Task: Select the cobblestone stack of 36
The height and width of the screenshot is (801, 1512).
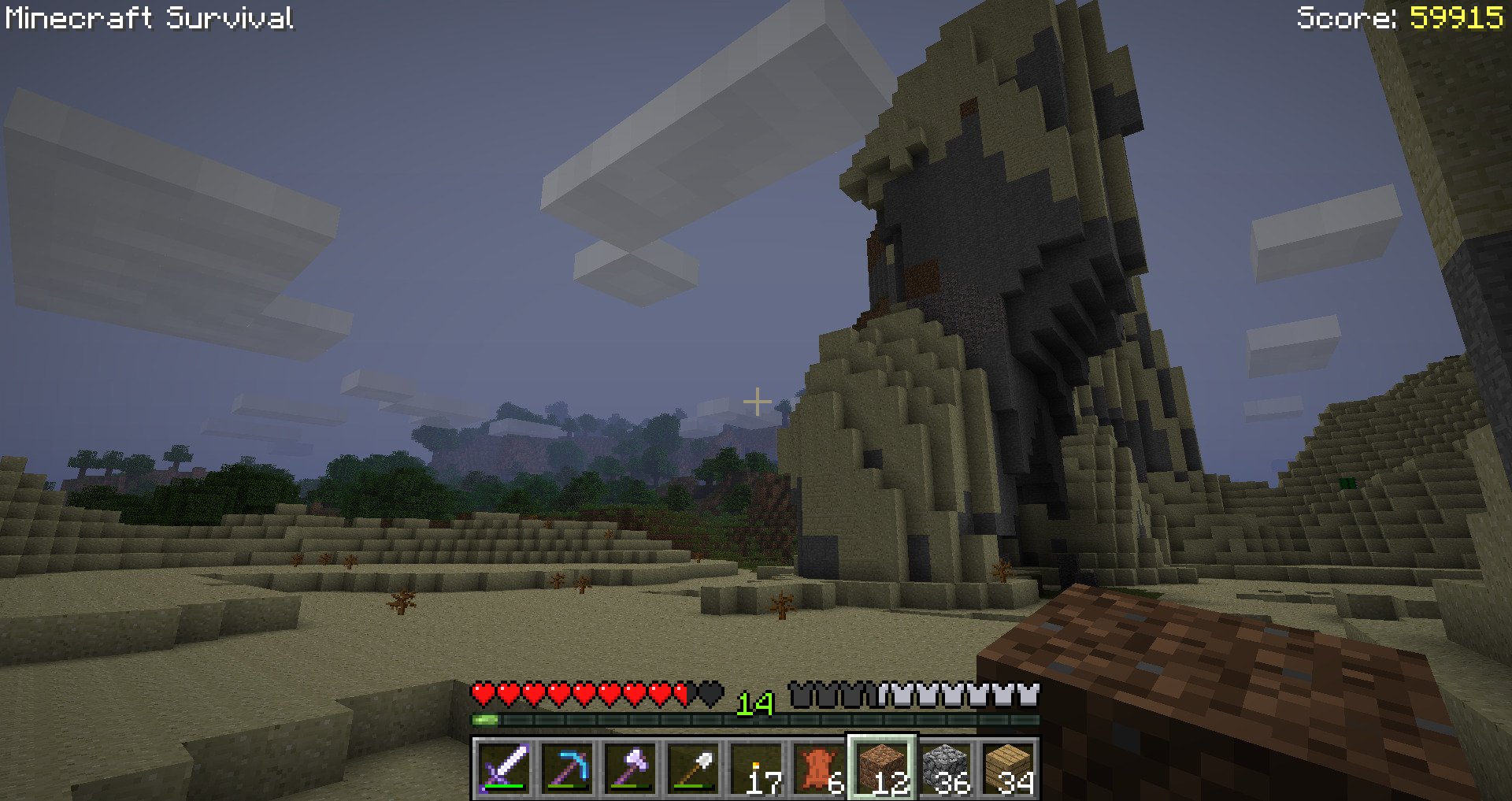Action: pos(945,768)
